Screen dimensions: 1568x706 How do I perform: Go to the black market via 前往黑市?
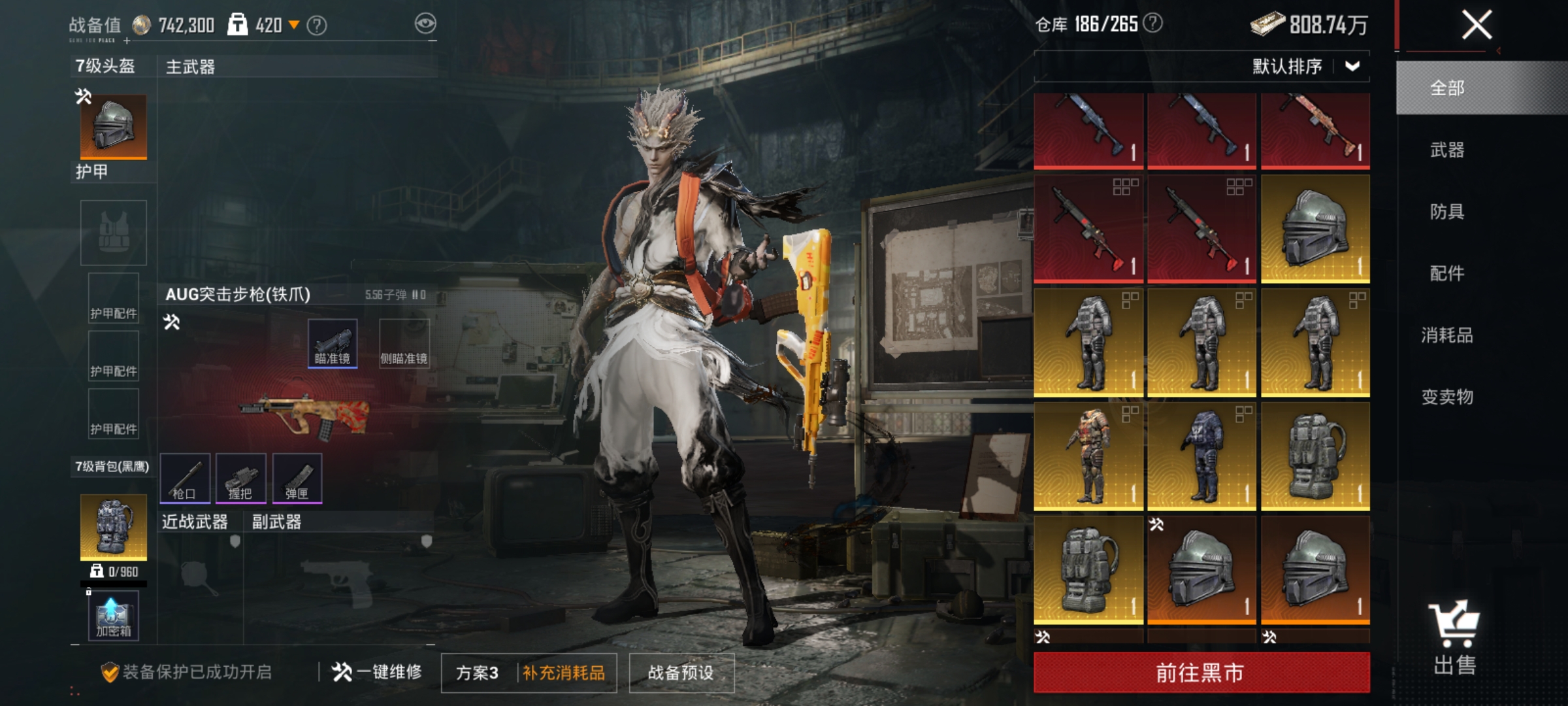(x=1201, y=672)
